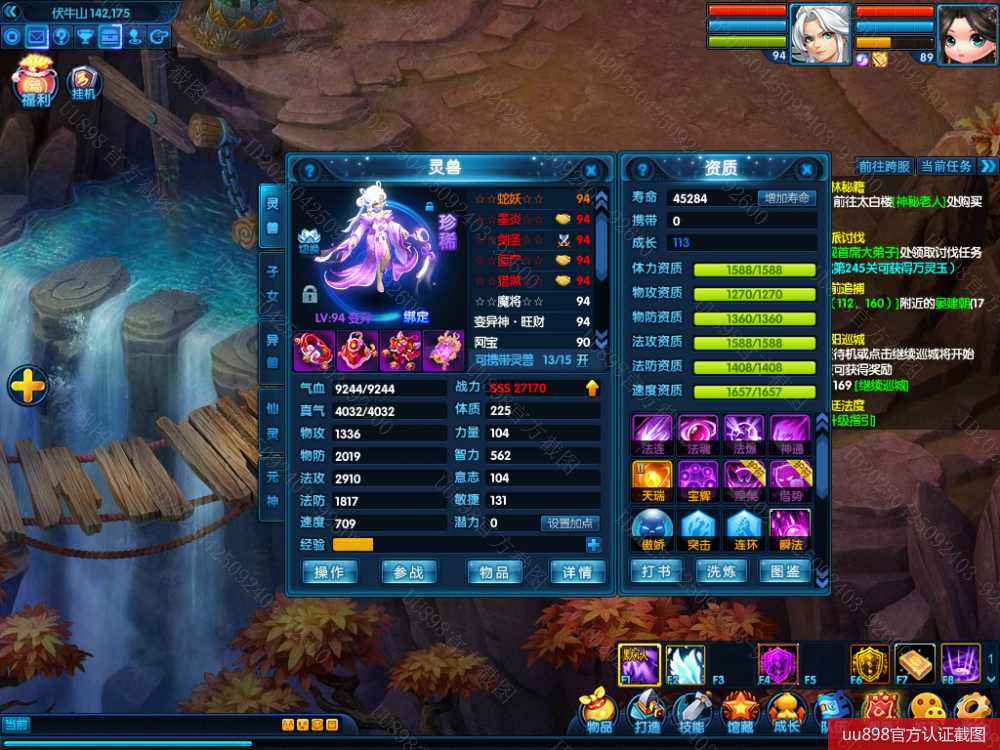Image resolution: width=1000 pixels, height=750 pixels.
Task: Open the 打造 crafting menu
Action: (646, 712)
